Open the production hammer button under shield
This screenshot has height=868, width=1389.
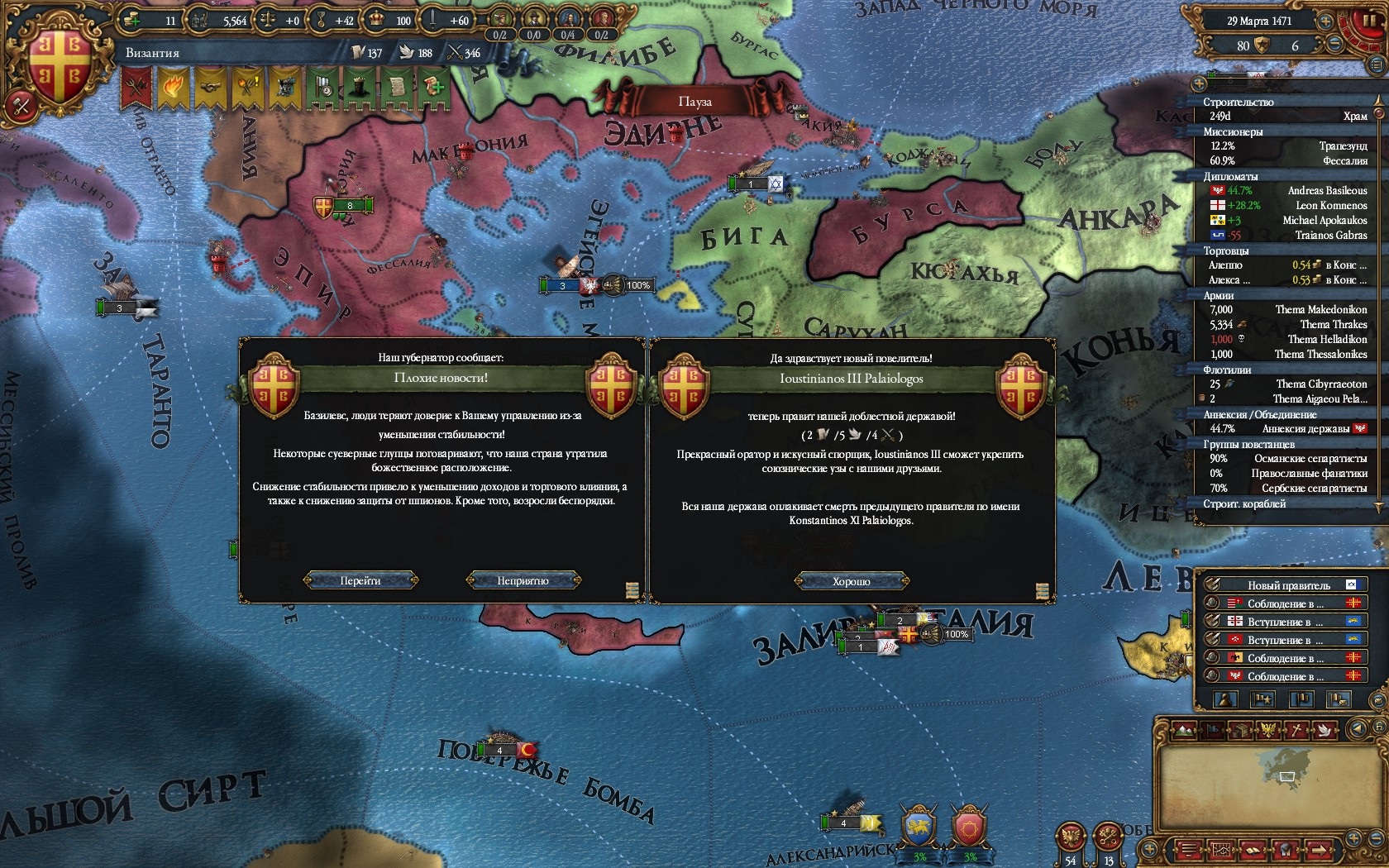[21, 106]
